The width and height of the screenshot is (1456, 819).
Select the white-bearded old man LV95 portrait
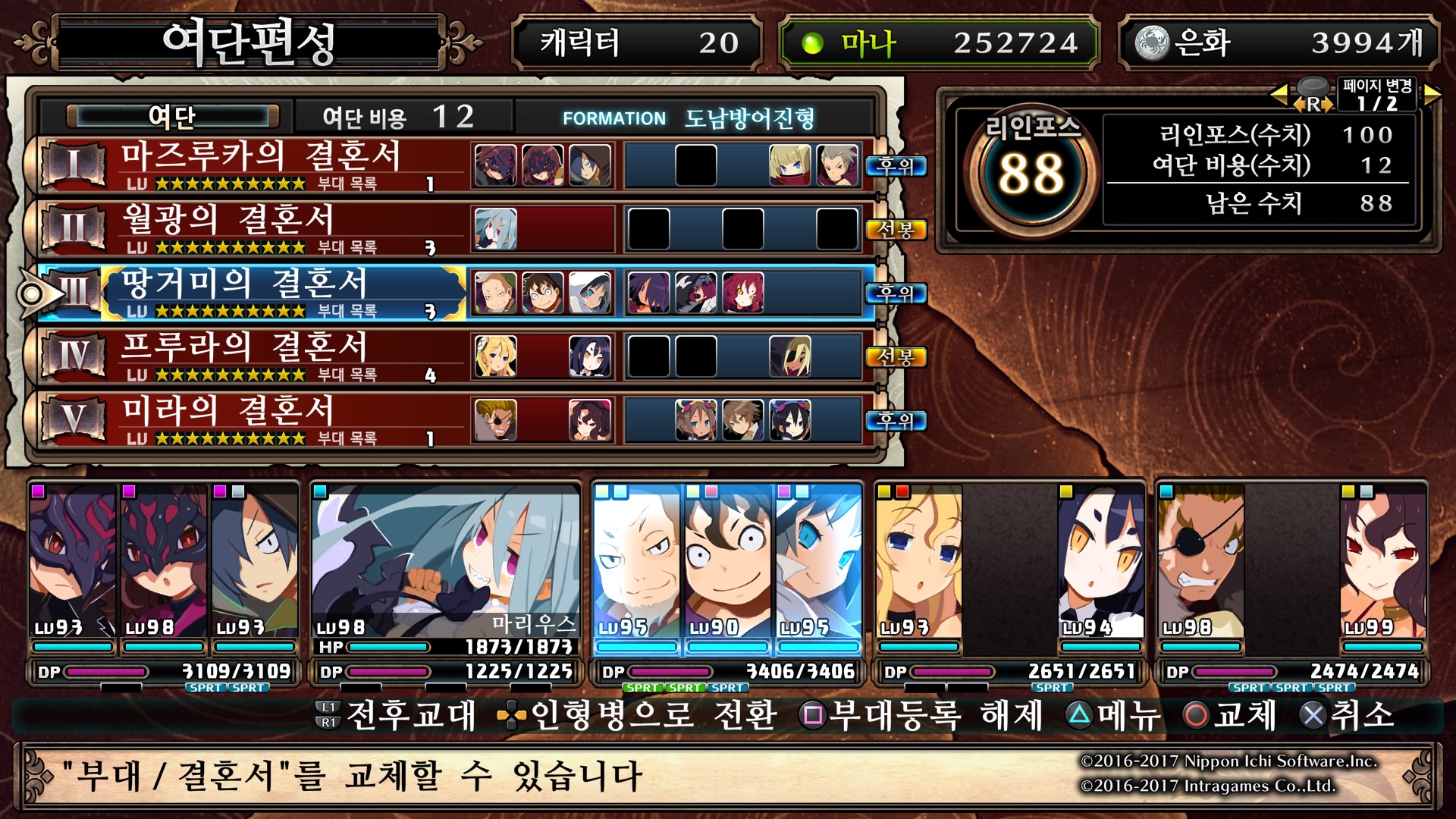tap(635, 561)
